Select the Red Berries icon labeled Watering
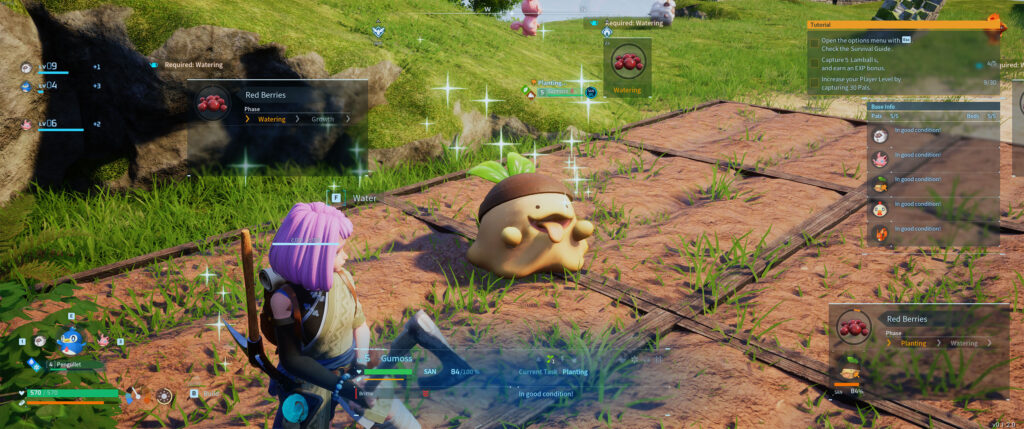This screenshot has height=429, width=1024. [x=627, y=66]
